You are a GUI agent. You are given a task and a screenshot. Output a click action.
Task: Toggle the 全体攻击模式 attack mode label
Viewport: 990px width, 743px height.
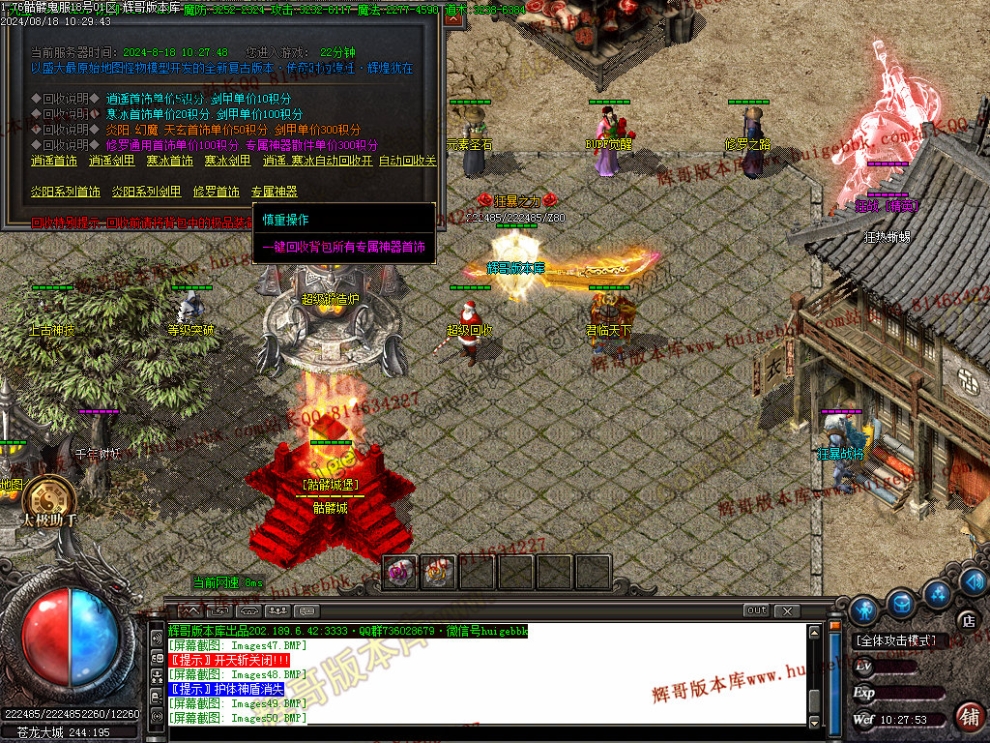(x=895, y=640)
